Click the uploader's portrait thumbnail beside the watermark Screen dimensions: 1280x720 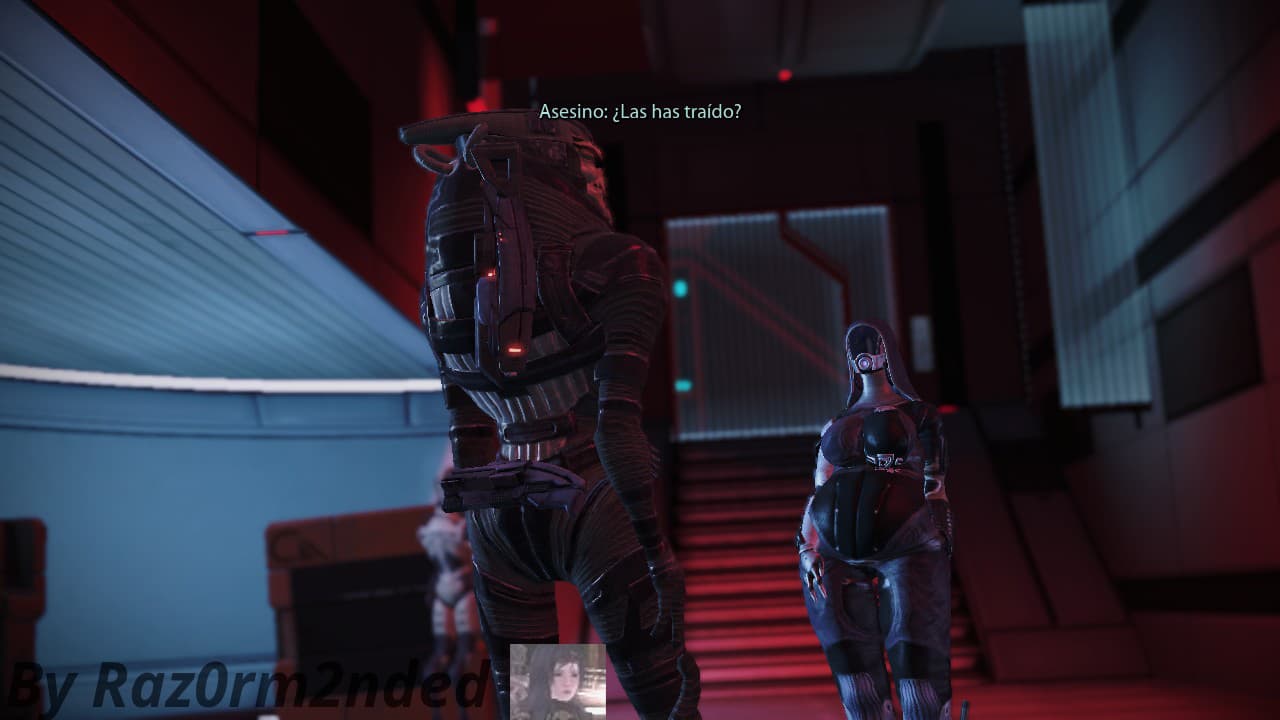coord(557,682)
